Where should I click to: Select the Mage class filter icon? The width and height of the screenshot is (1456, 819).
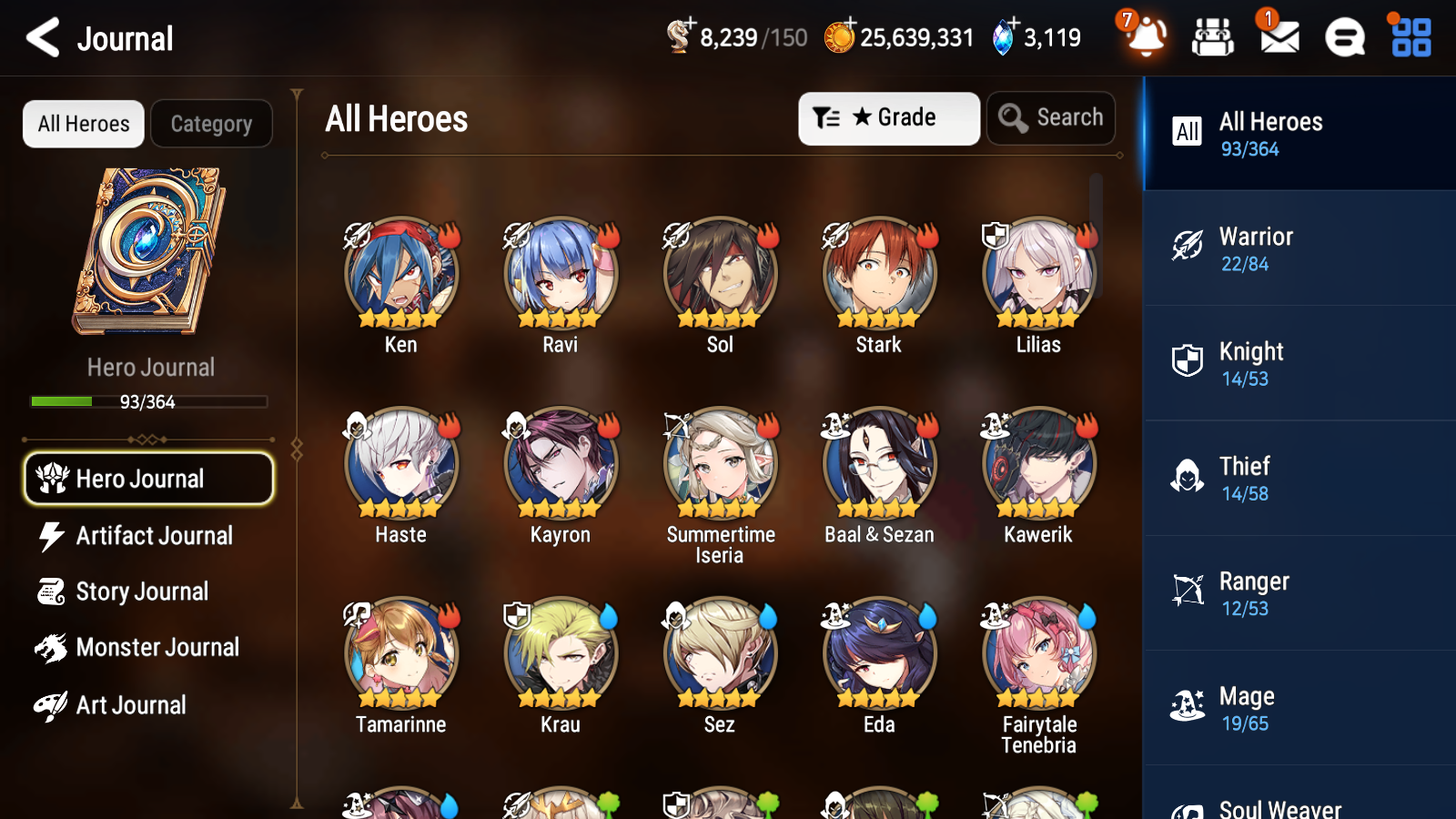1188,706
